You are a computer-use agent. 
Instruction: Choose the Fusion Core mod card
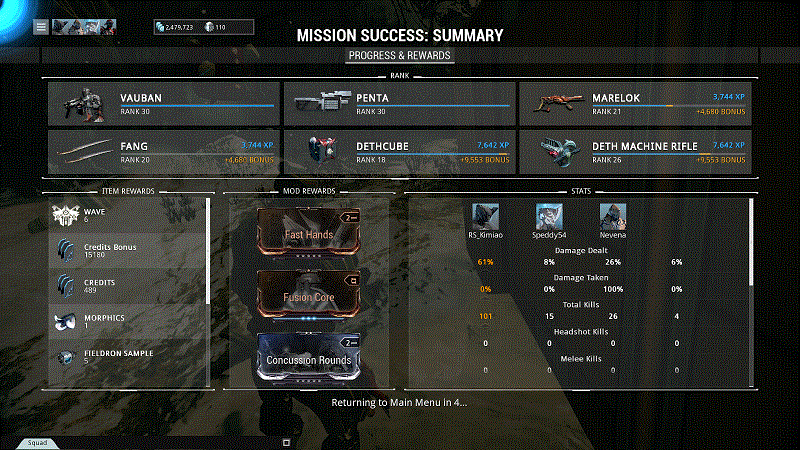click(308, 294)
